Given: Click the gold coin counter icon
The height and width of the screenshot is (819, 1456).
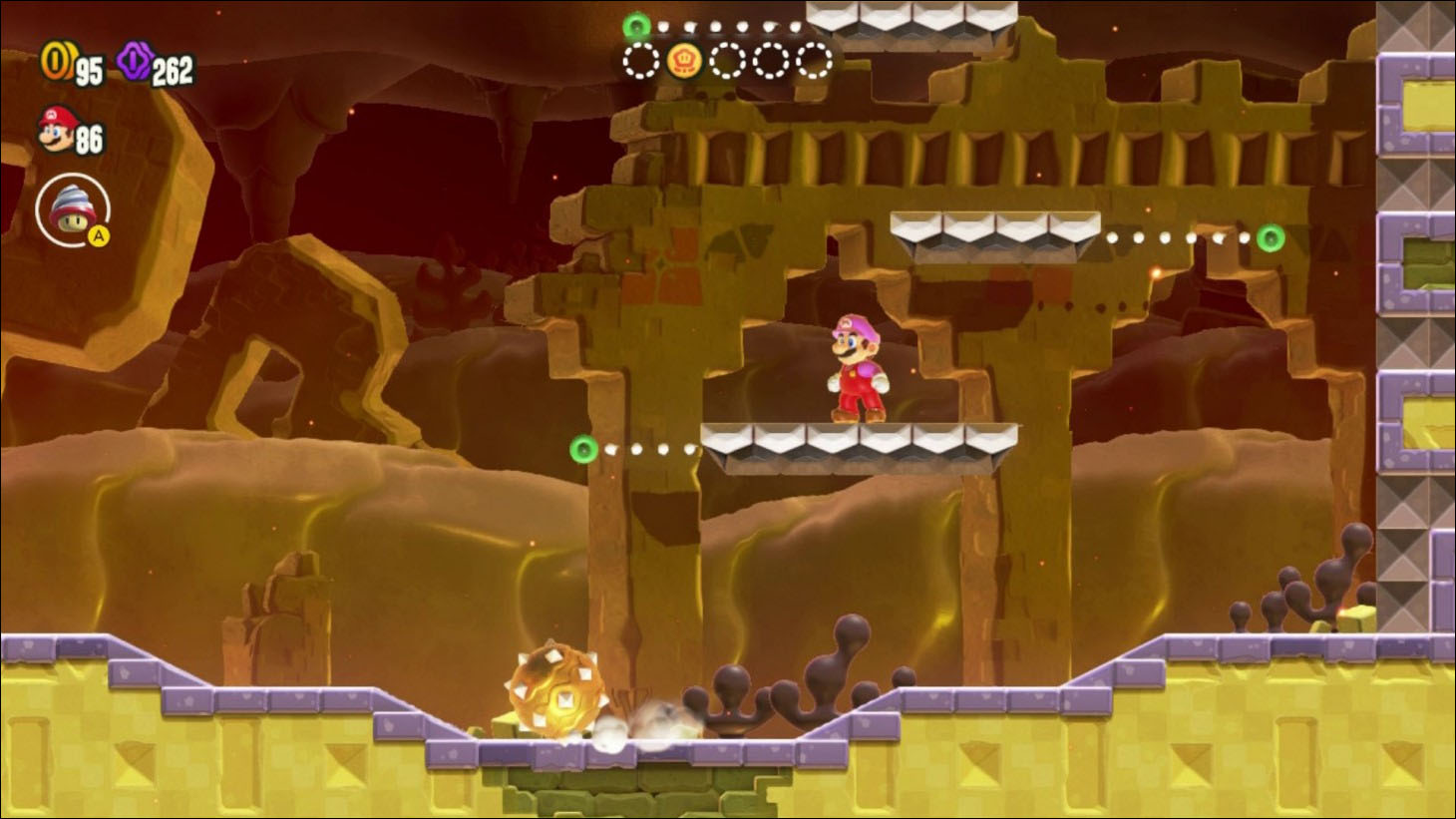Looking at the screenshot, I should (55, 64).
